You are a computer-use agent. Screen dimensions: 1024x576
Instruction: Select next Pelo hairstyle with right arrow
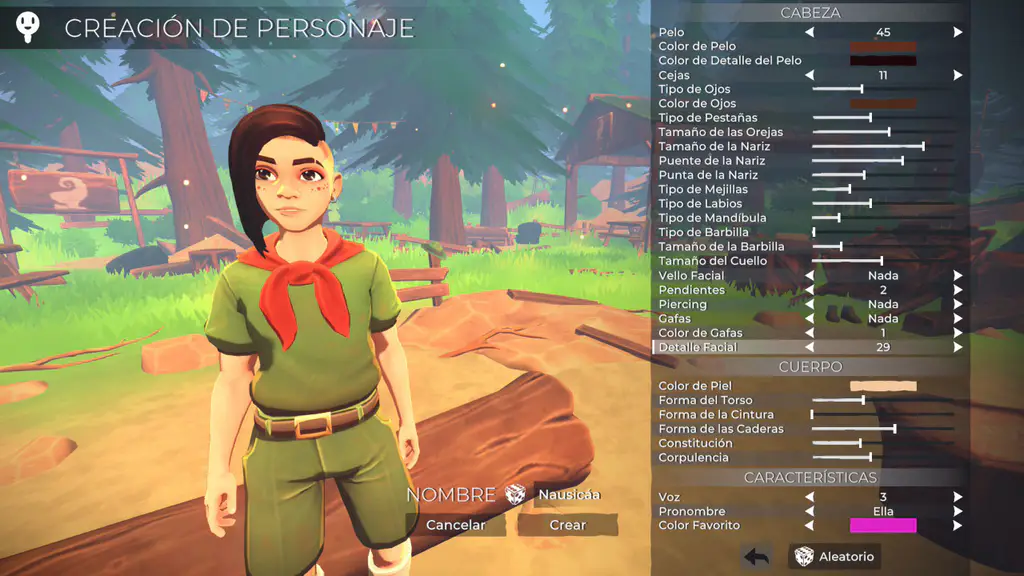[x=957, y=32]
